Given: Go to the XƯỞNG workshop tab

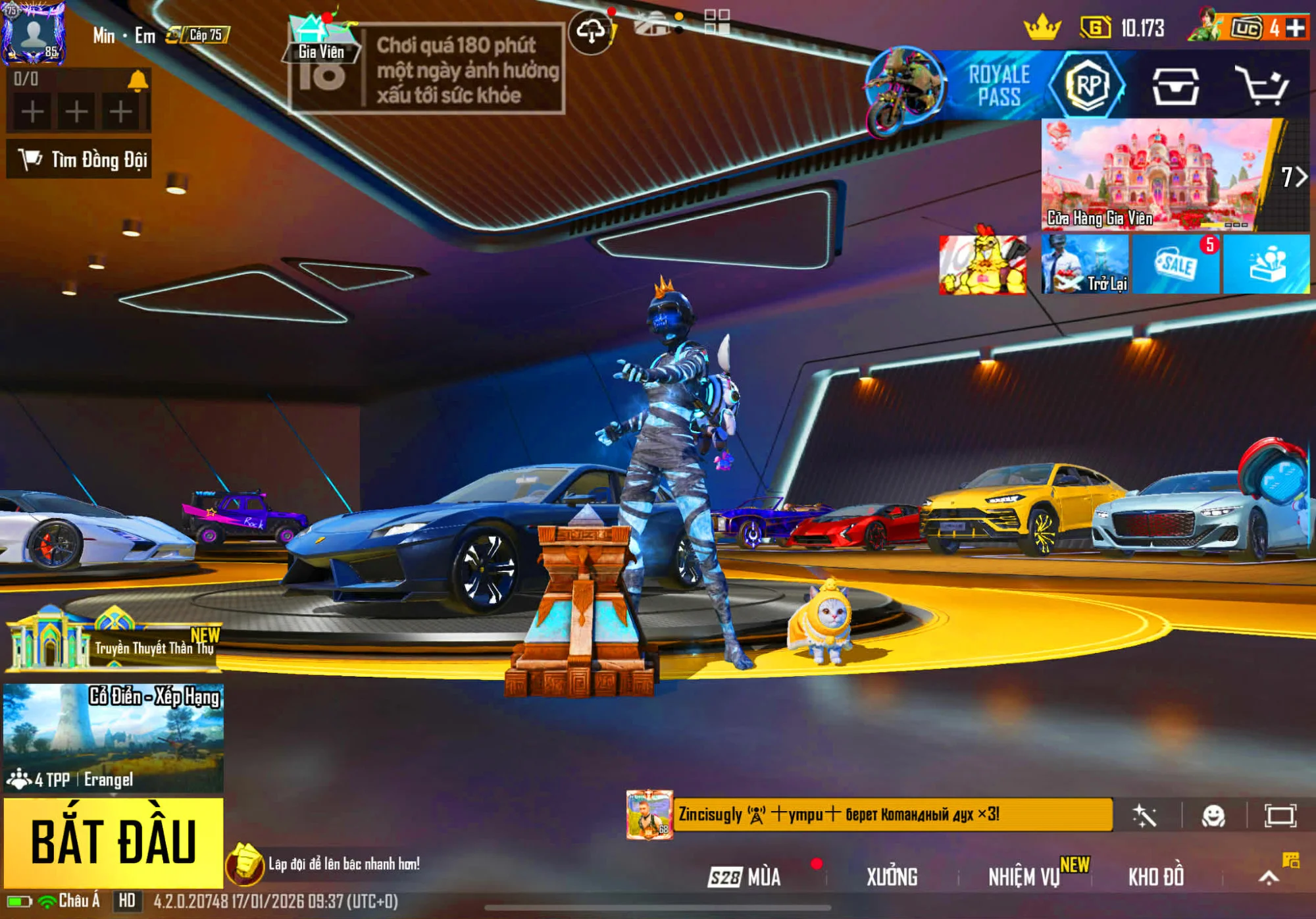Looking at the screenshot, I should coord(892,877).
